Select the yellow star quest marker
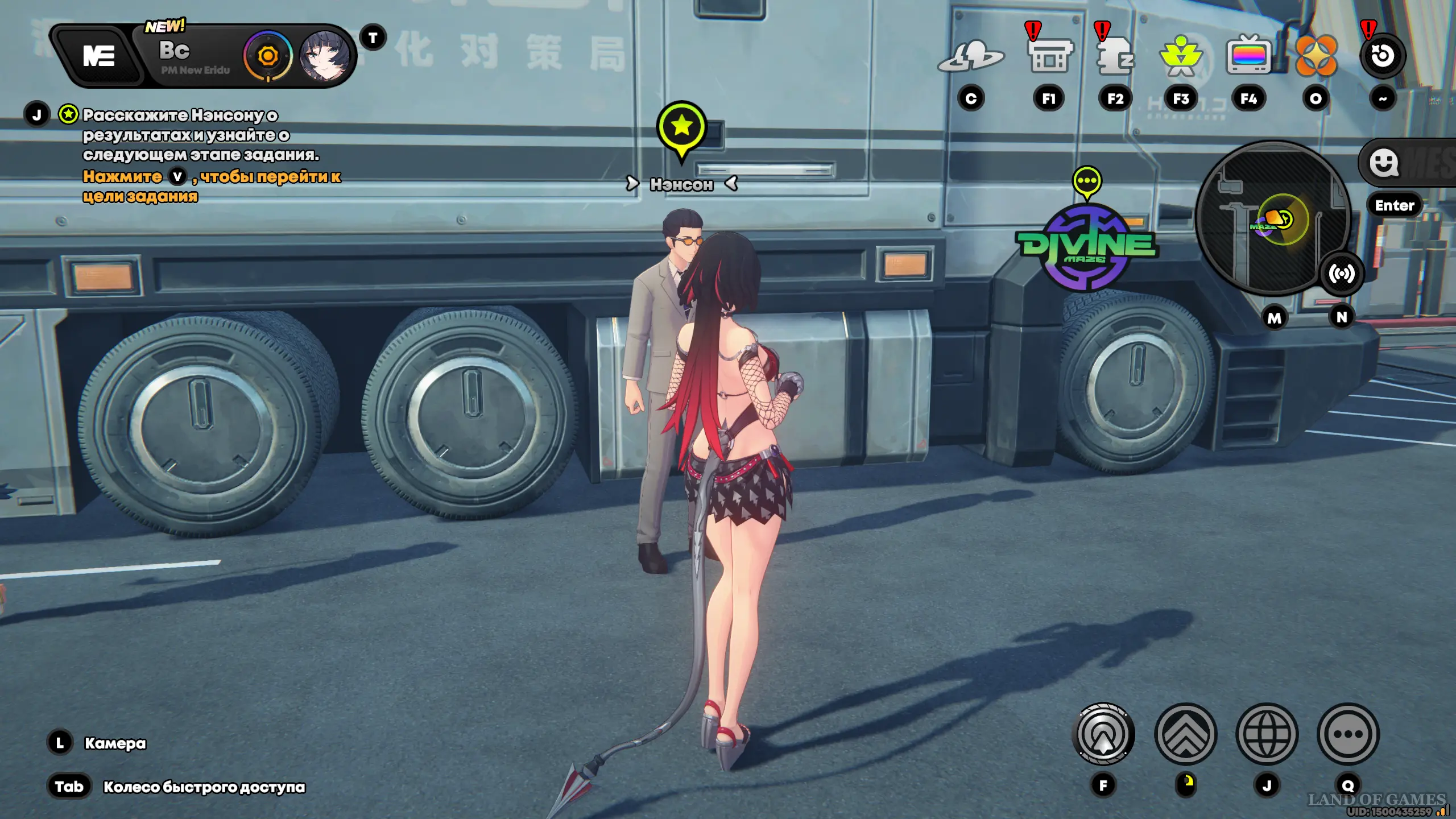Image resolution: width=1456 pixels, height=819 pixels. 681,127
